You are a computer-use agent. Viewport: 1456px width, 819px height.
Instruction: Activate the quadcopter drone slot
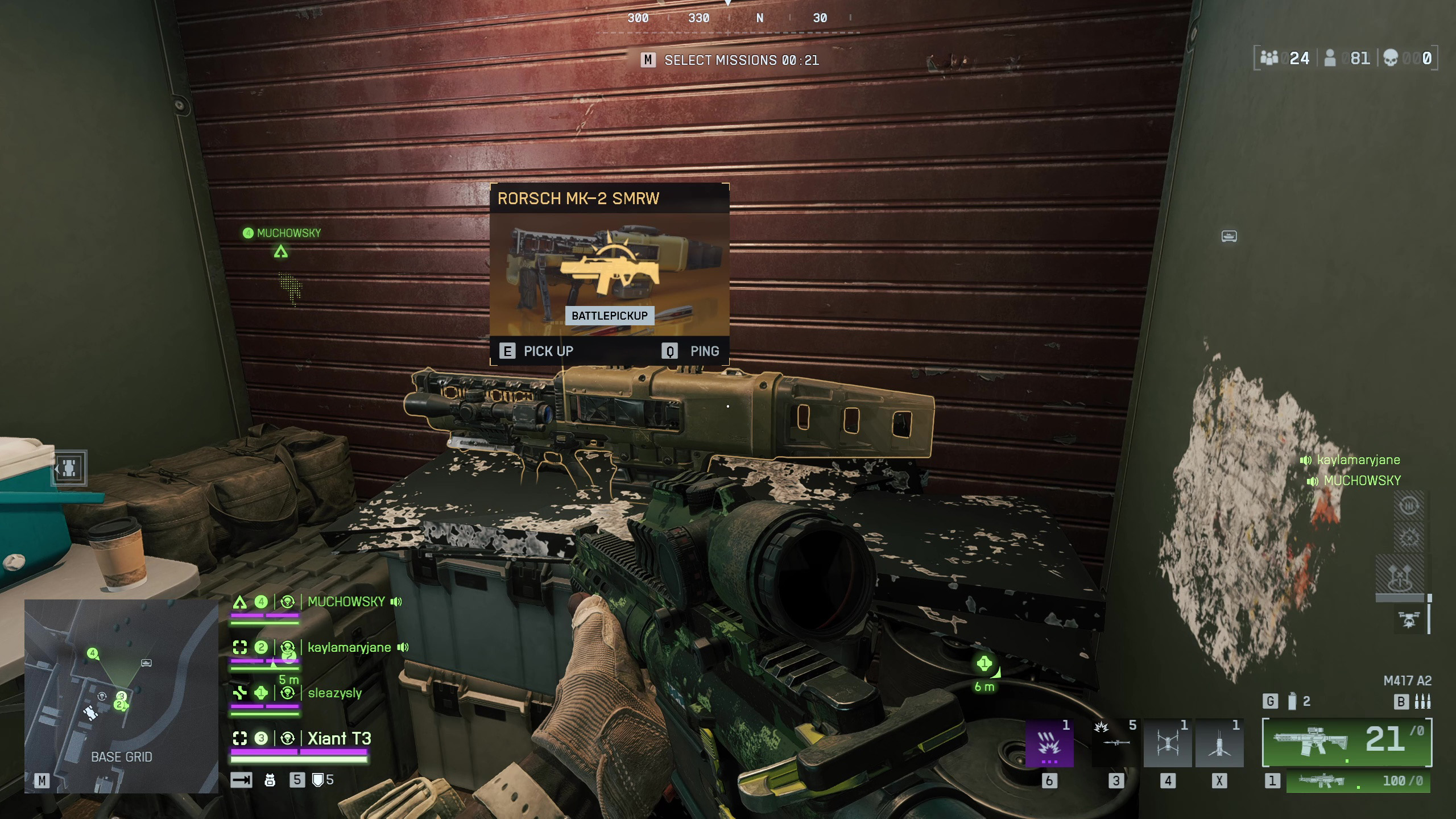(1167, 743)
